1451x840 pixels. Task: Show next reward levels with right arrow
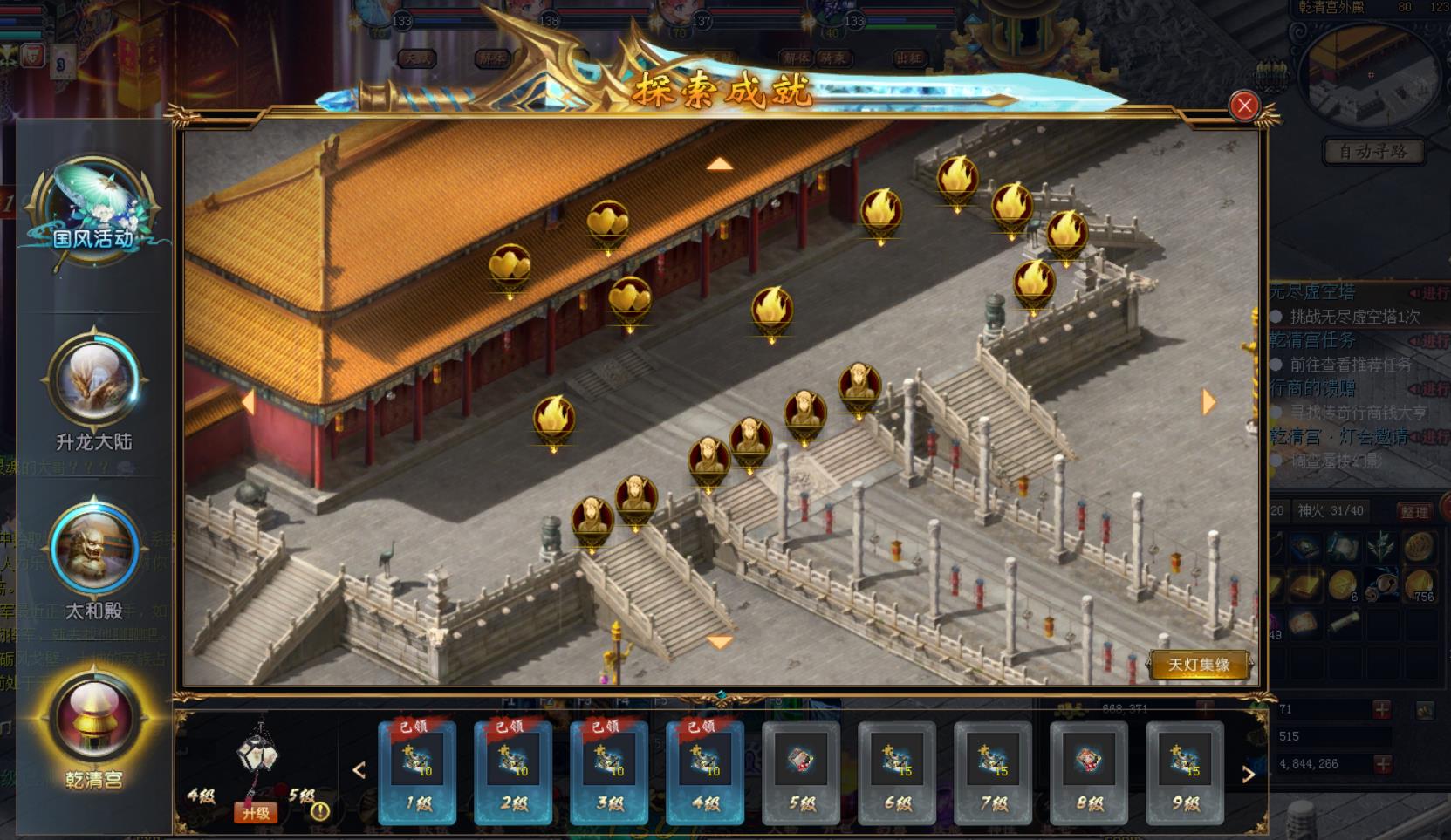1249,774
